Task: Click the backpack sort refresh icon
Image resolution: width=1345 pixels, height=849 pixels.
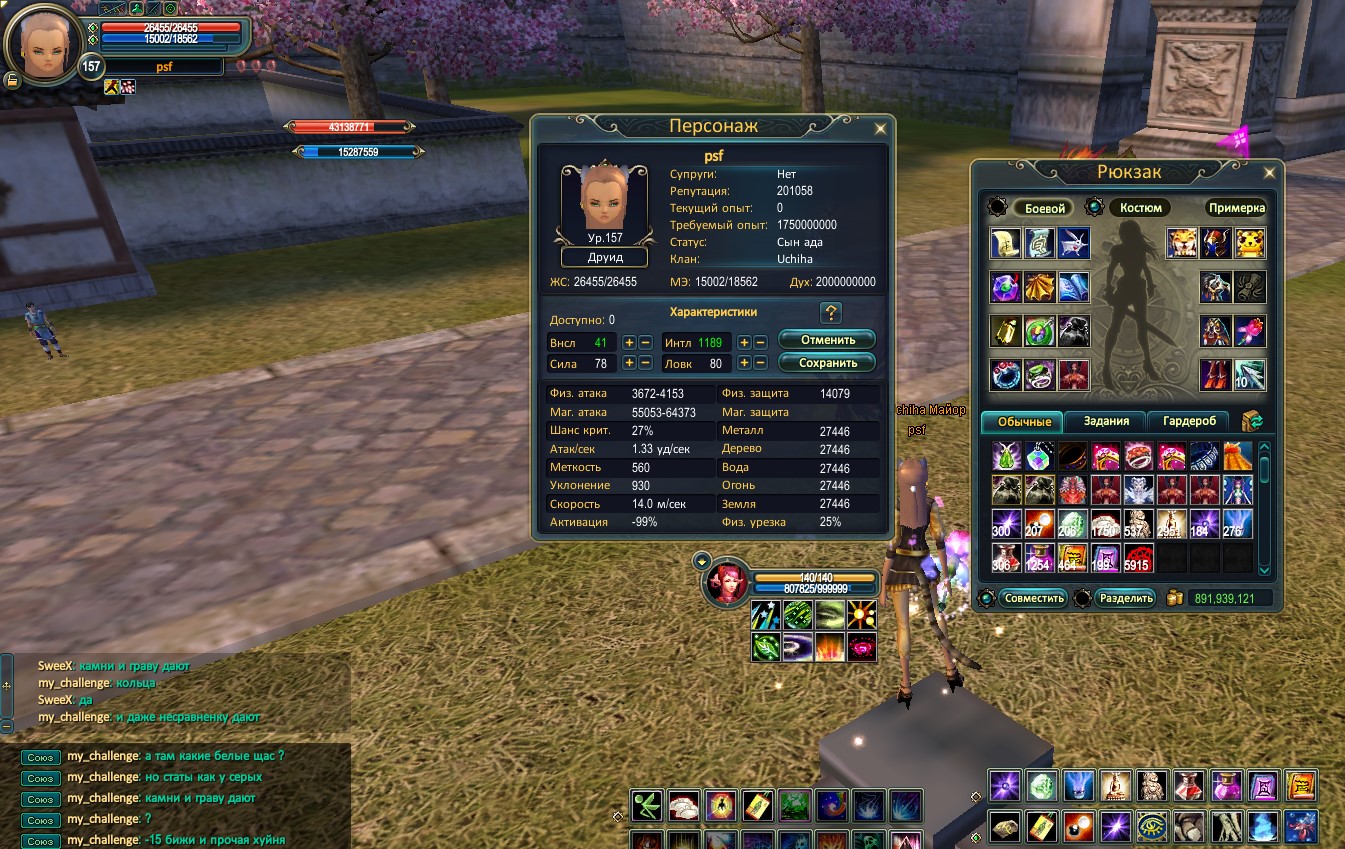Action: 1253,421
